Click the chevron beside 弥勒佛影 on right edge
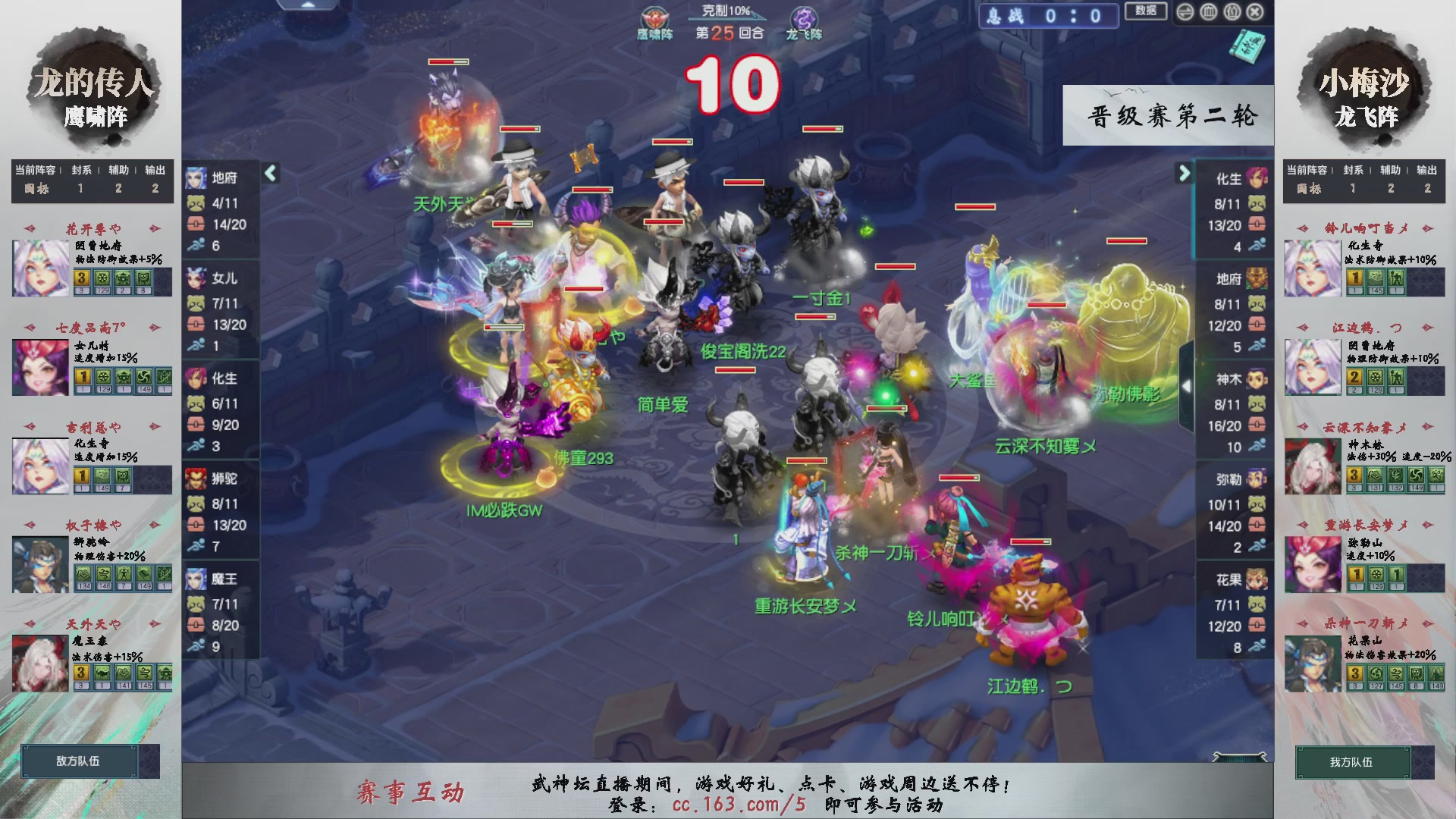The width and height of the screenshot is (1456, 819). (x=1185, y=385)
